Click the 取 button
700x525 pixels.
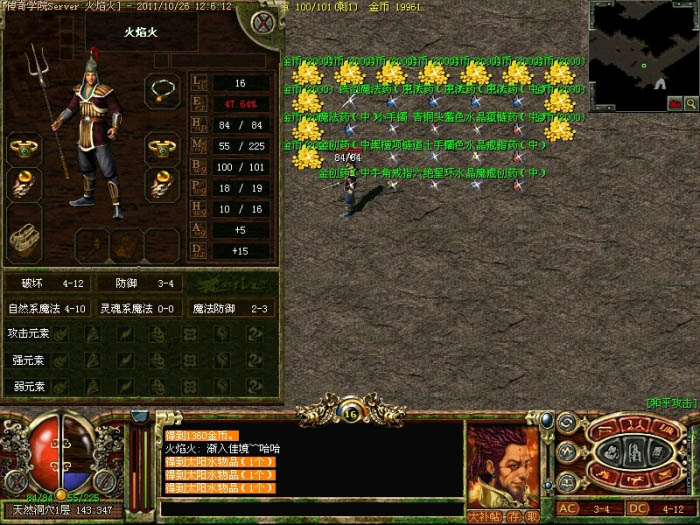click(532, 516)
